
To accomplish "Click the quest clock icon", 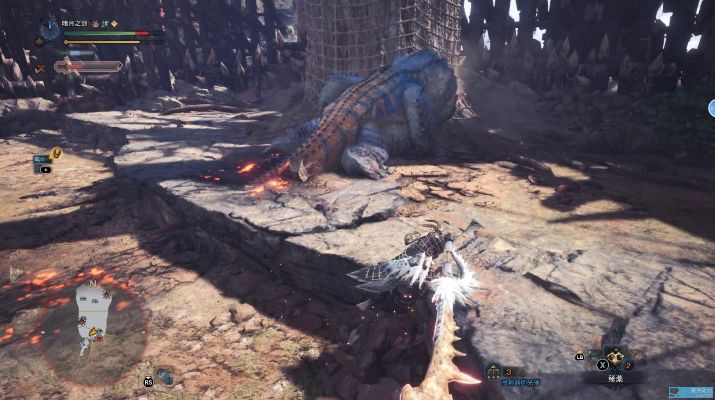I will point(49,28).
